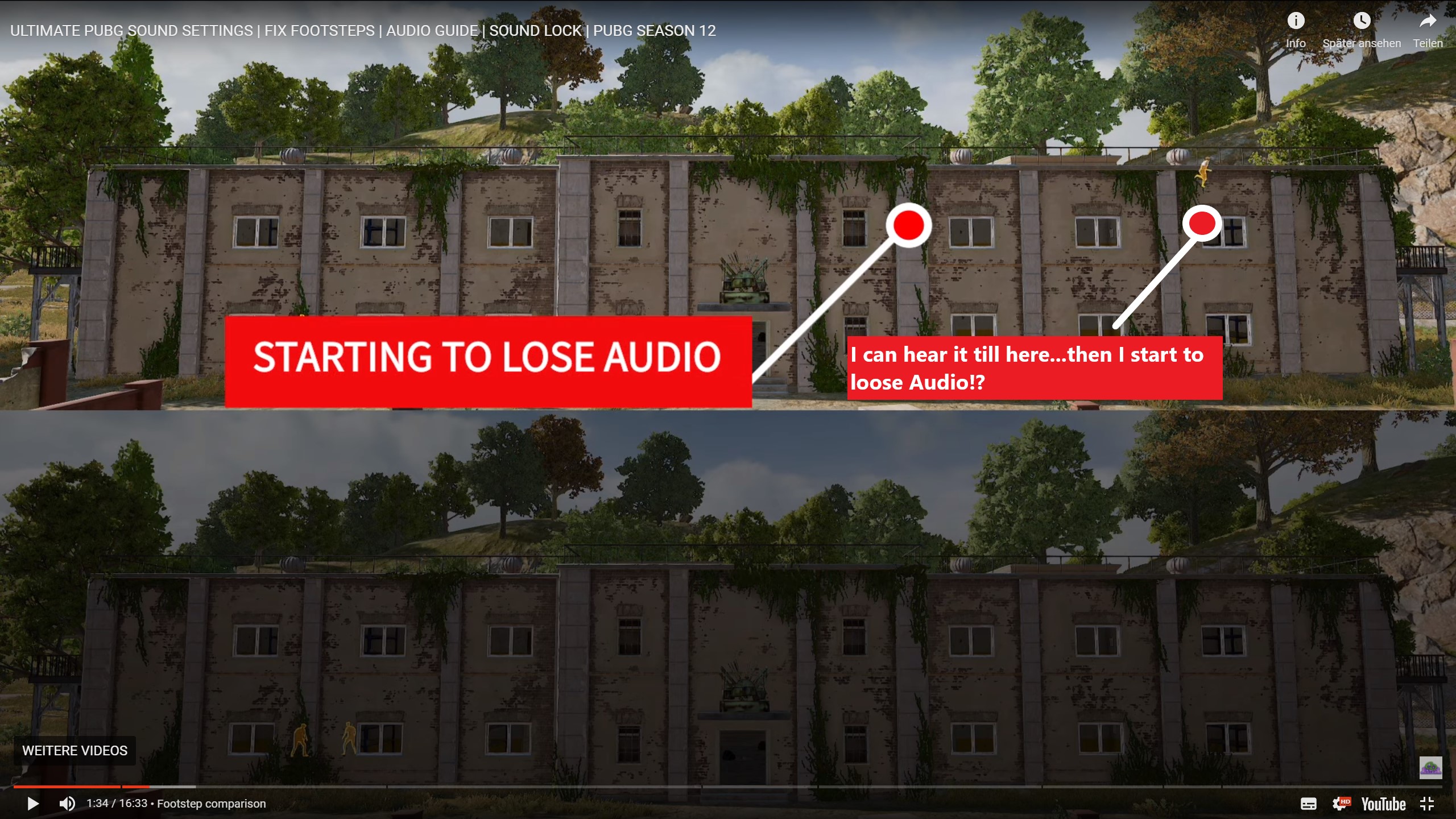Image resolution: width=1456 pixels, height=819 pixels.
Task: Click the STARTING TO LOSE AUDIO banner
Action: click(x=489, y=357)
